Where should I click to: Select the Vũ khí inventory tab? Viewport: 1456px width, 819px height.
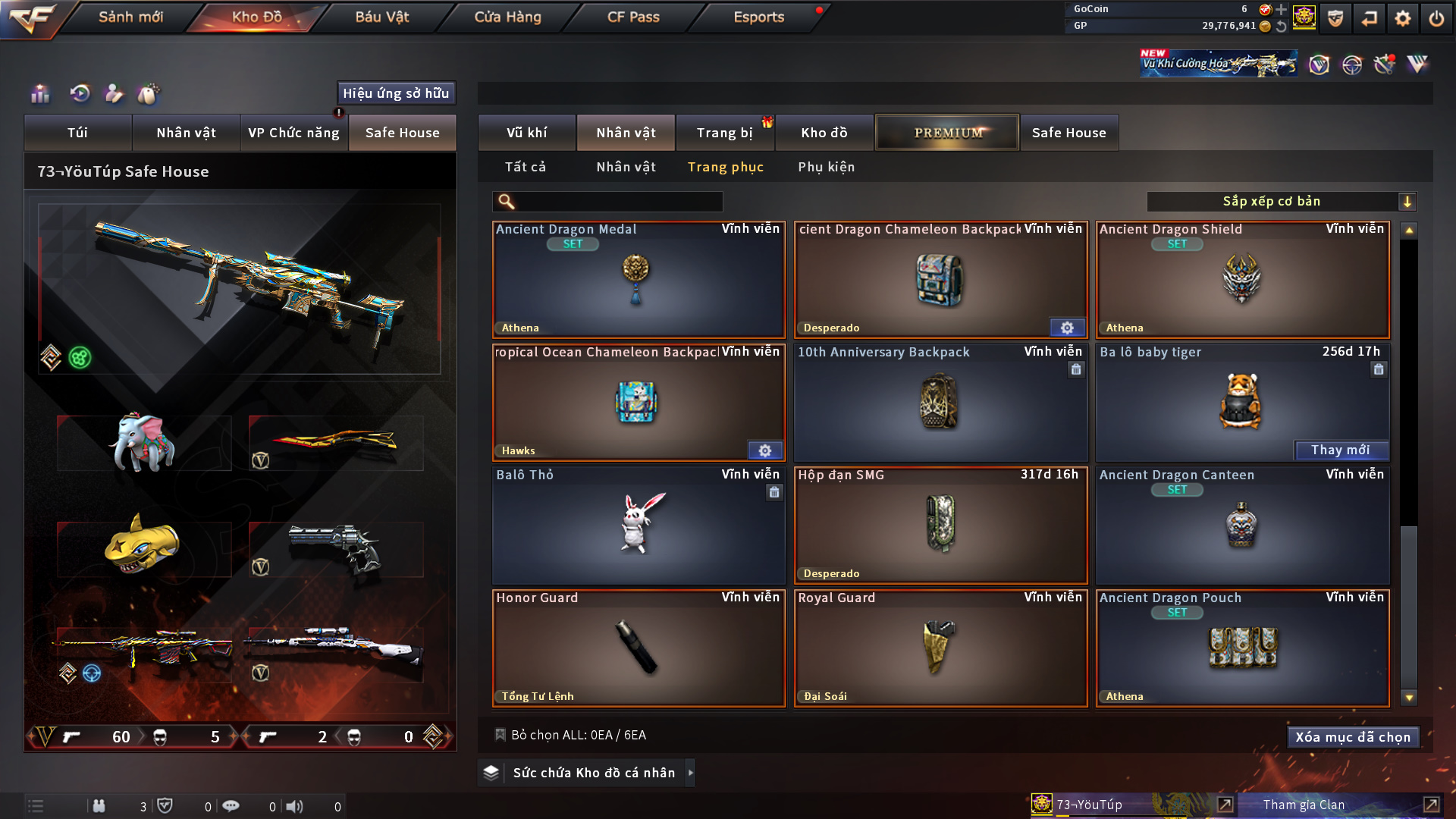coord(526,133)
